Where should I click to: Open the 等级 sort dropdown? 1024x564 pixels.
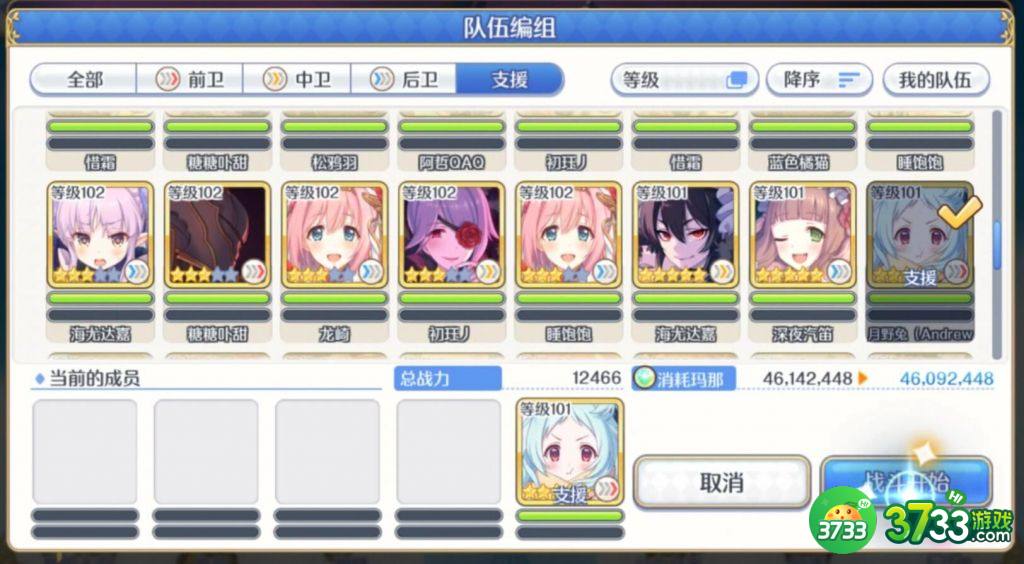point(684,79)
